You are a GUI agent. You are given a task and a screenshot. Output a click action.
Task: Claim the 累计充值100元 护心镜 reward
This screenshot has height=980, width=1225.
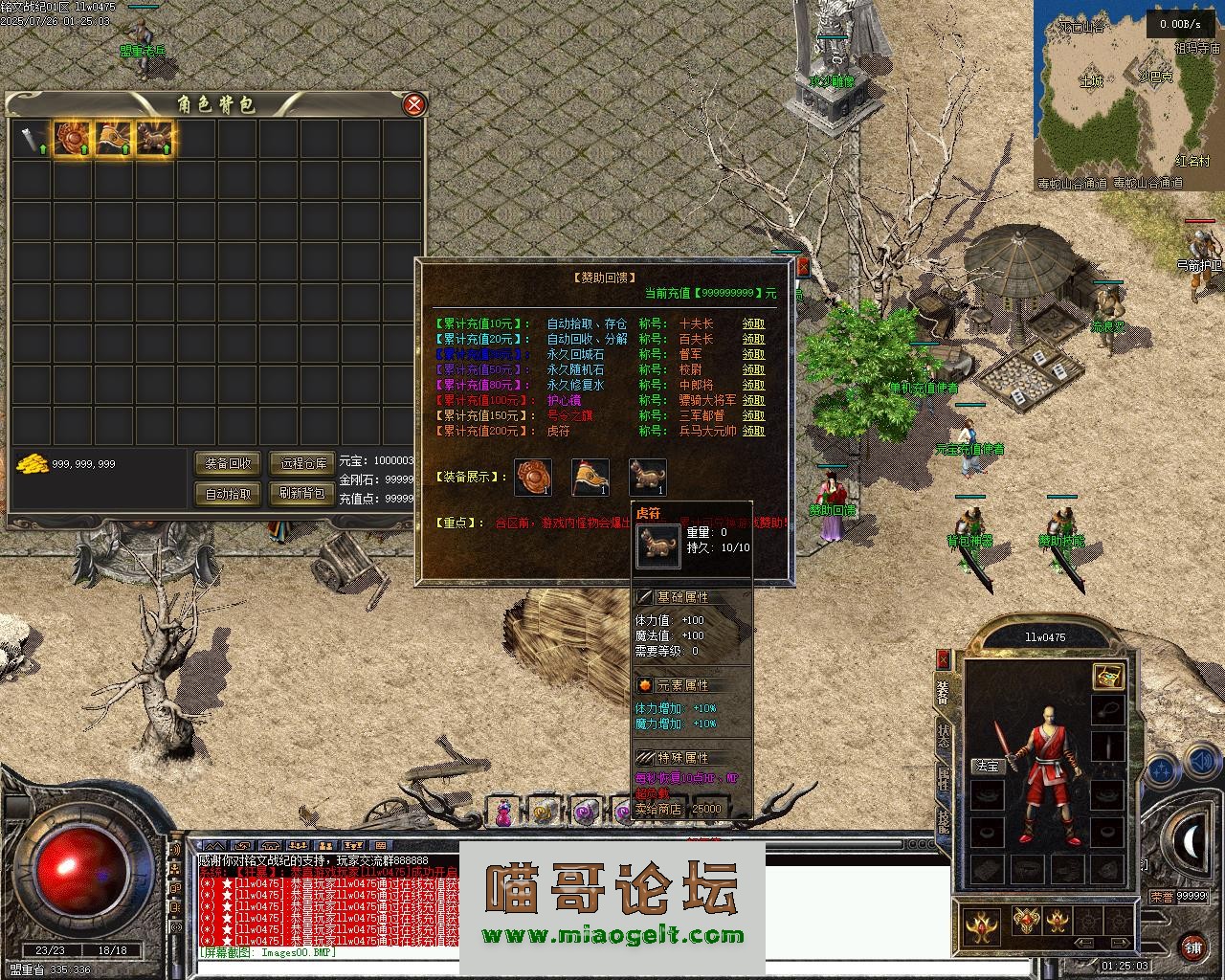tap(754, 401)
